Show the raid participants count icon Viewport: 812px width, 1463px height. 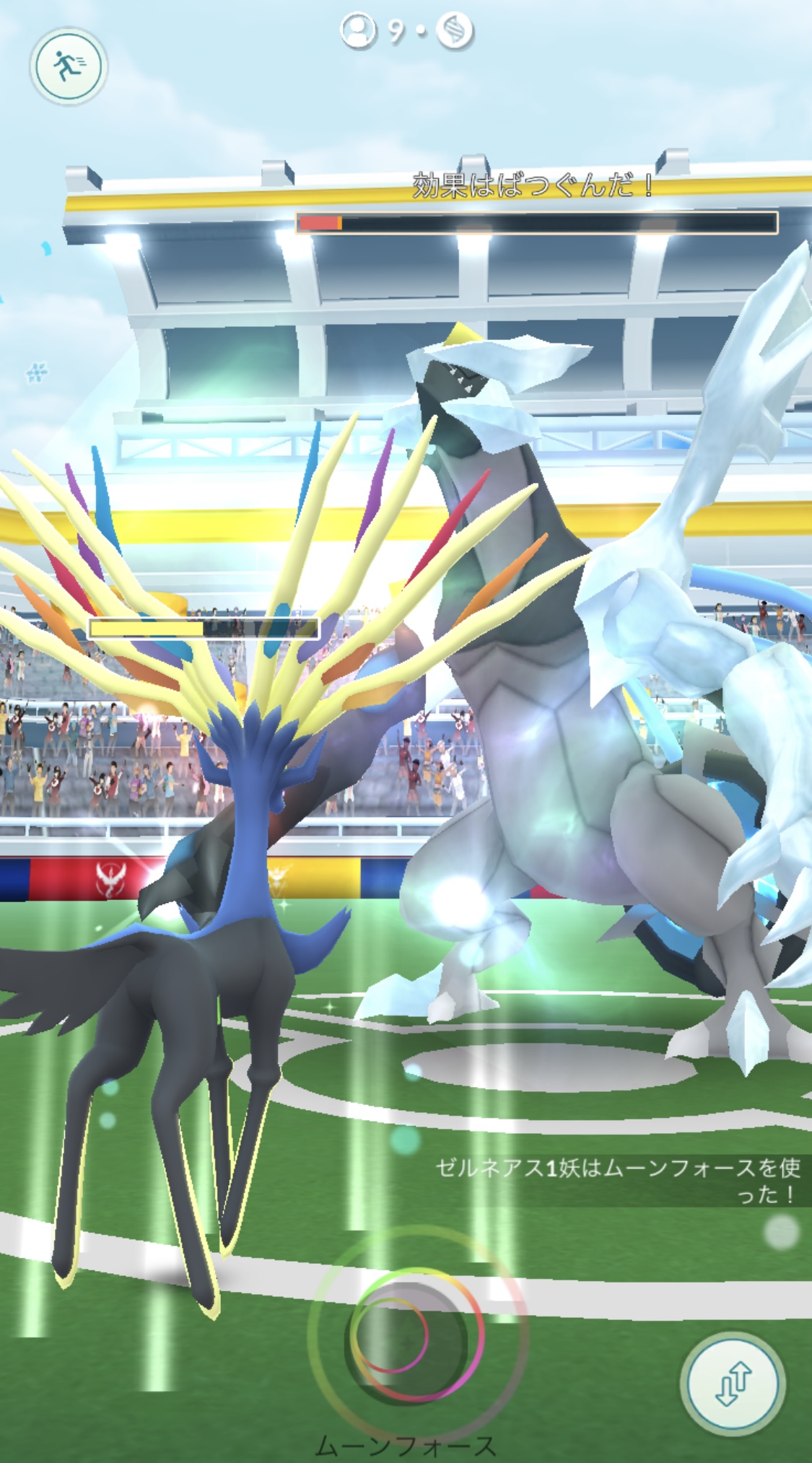(x=359, y=31)
